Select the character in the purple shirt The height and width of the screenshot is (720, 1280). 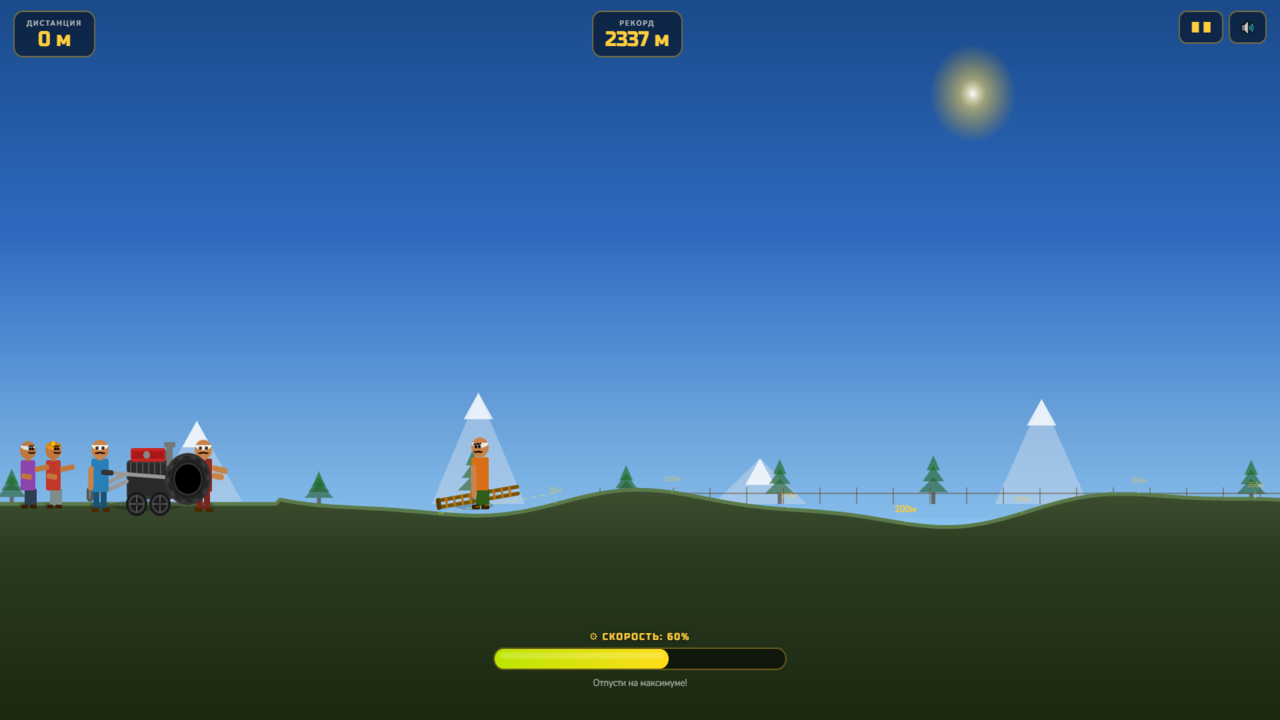point(27,475)
